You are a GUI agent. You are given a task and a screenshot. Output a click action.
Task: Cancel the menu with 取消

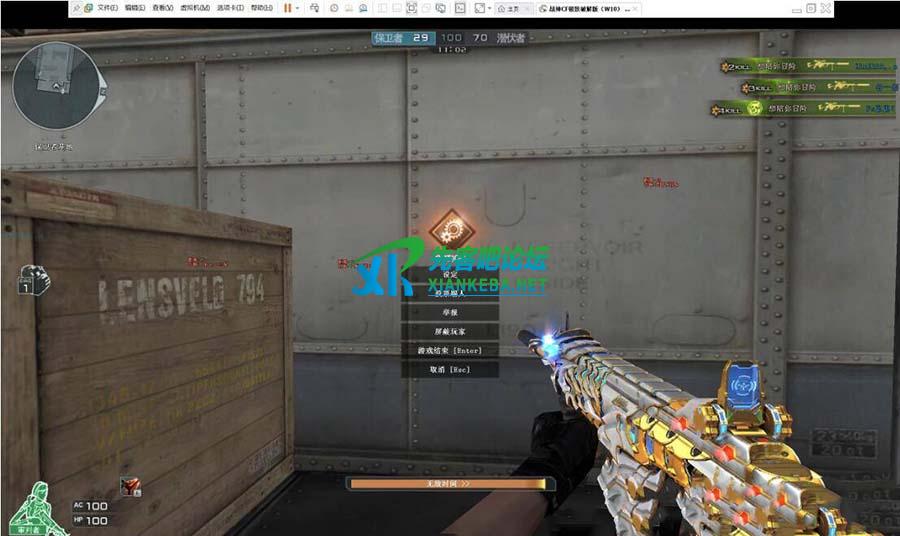pos(448,369)
